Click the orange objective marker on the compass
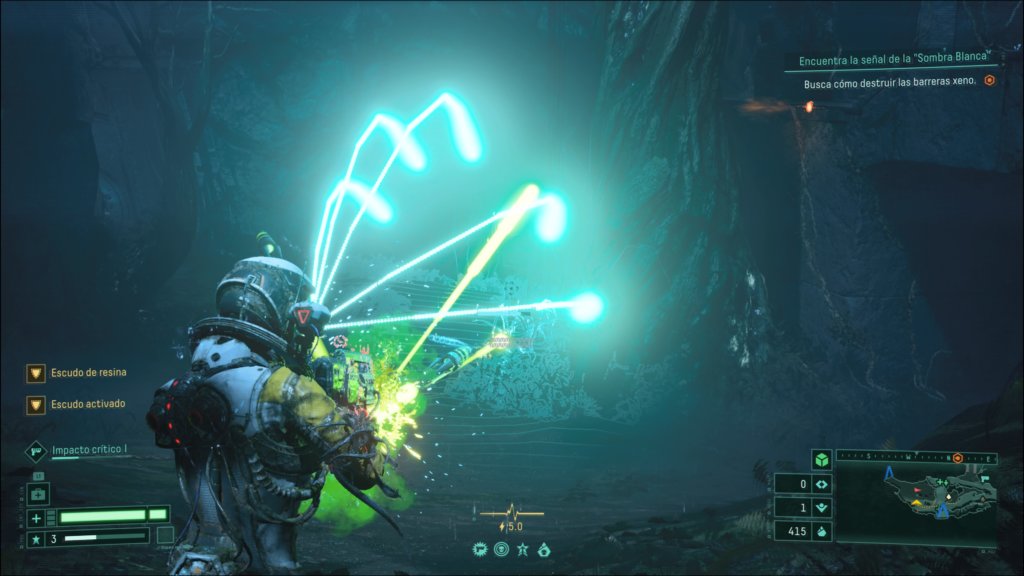The height and width of the screenshot is (576, 1024). point(957,458)
